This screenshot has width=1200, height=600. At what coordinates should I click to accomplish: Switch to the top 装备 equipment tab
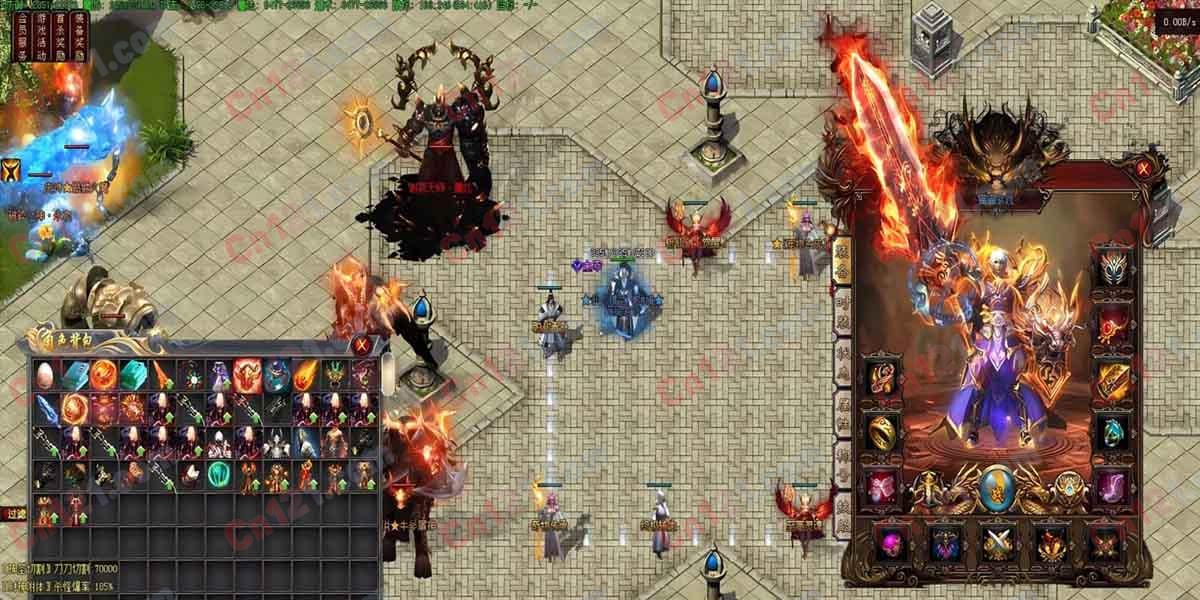(x=842, y=258)
